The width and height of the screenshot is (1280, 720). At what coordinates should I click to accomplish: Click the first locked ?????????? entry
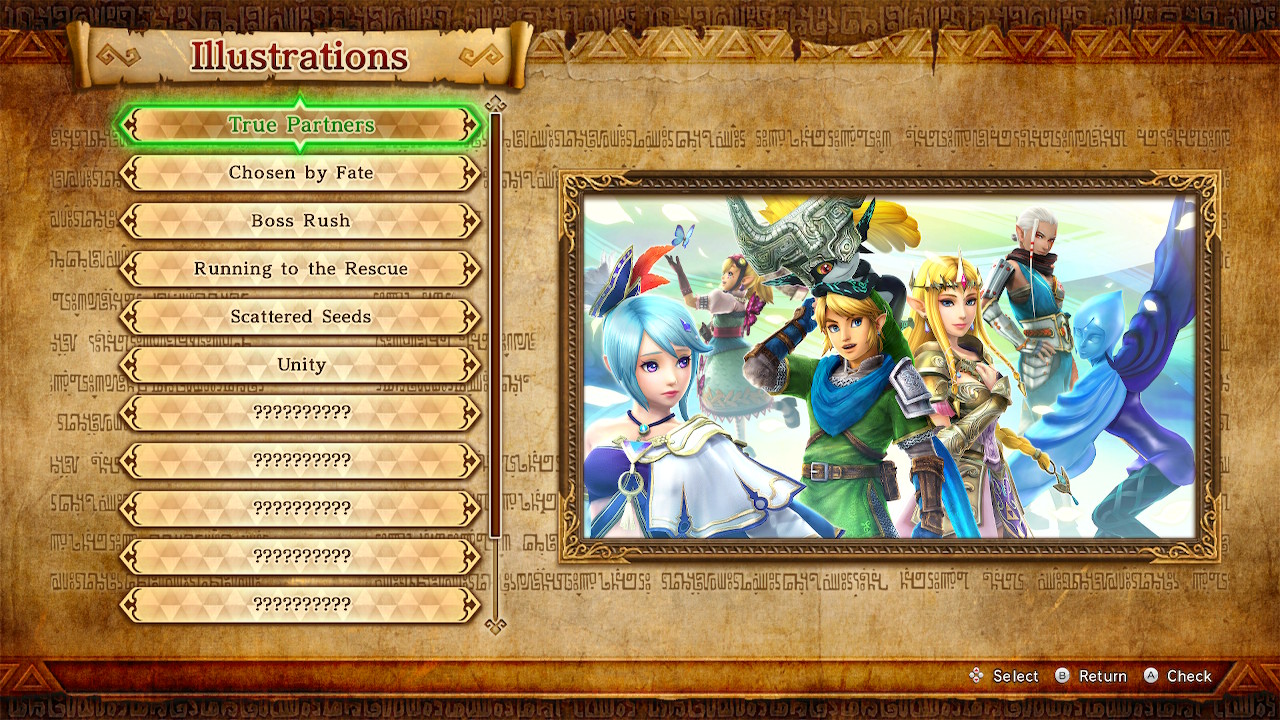(x=300, y=412)
